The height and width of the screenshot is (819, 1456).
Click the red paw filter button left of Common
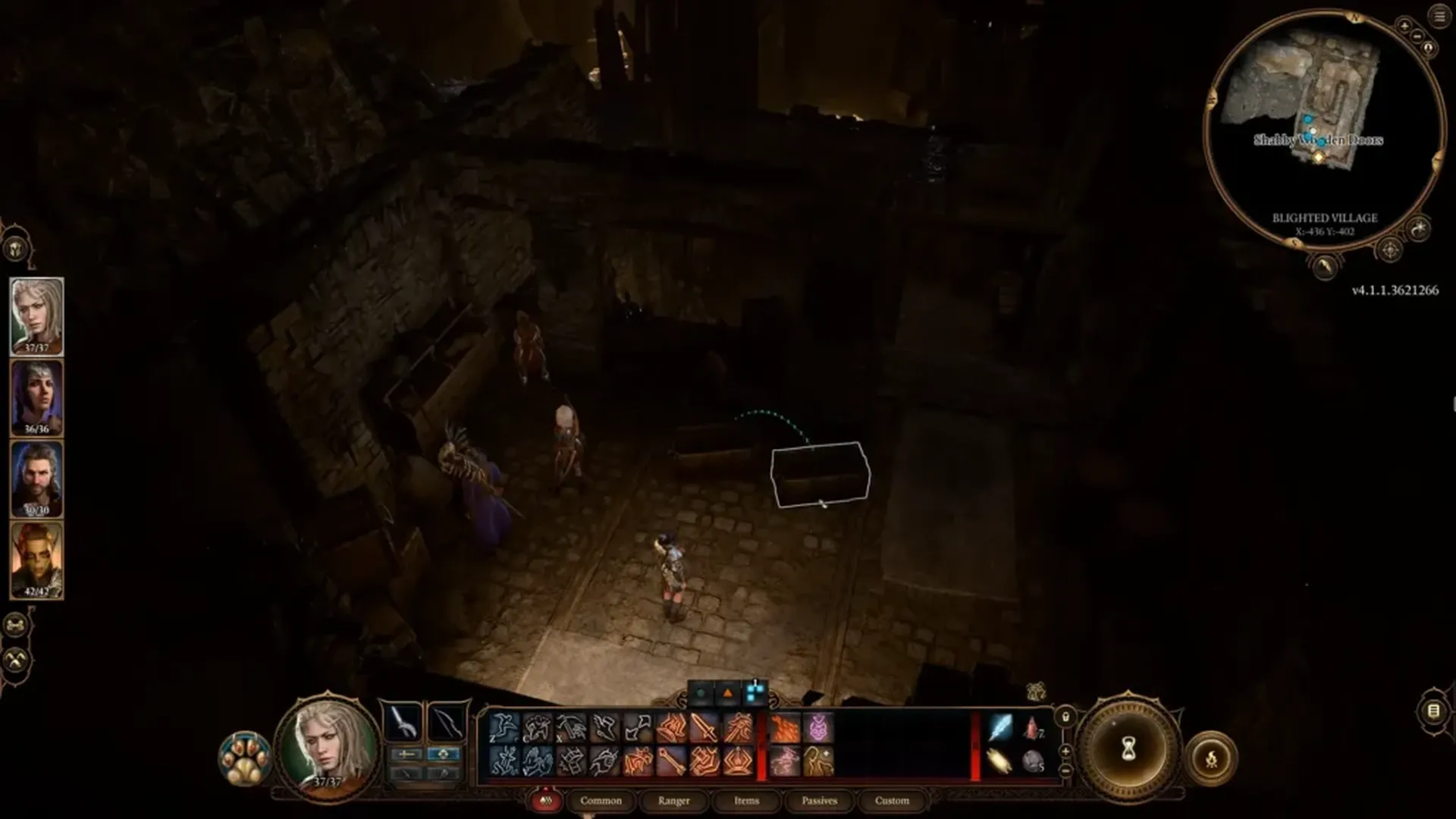(x=546, y=801)
